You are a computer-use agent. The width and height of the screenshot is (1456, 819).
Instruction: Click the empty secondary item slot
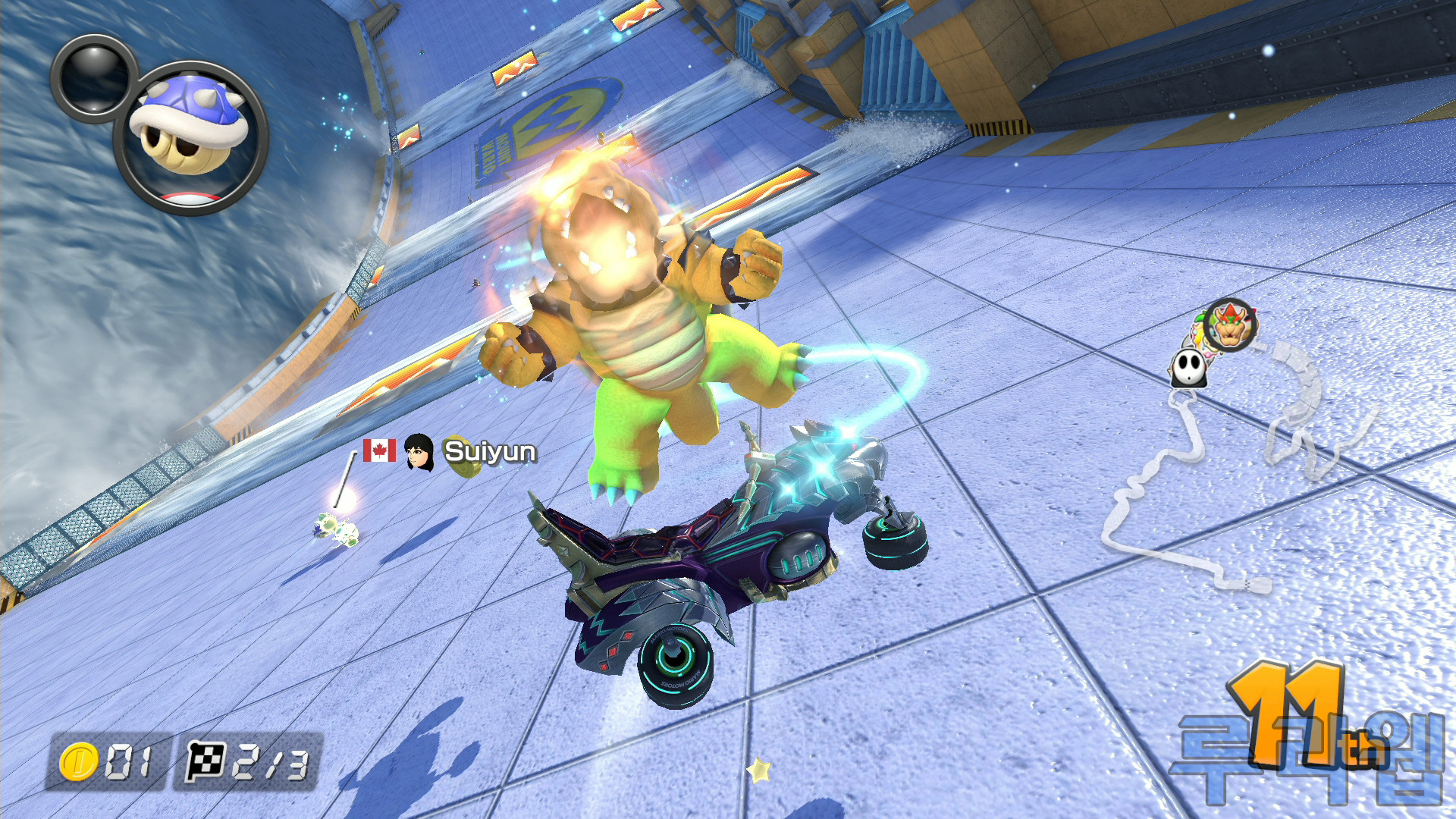[93, 77]
